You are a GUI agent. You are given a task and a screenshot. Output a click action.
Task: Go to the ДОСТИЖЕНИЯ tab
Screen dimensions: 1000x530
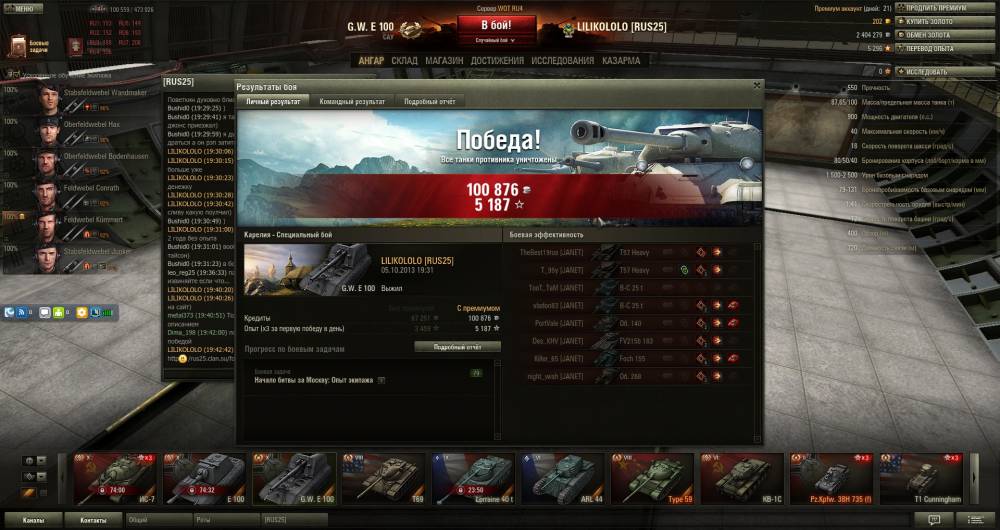point(497,61)
